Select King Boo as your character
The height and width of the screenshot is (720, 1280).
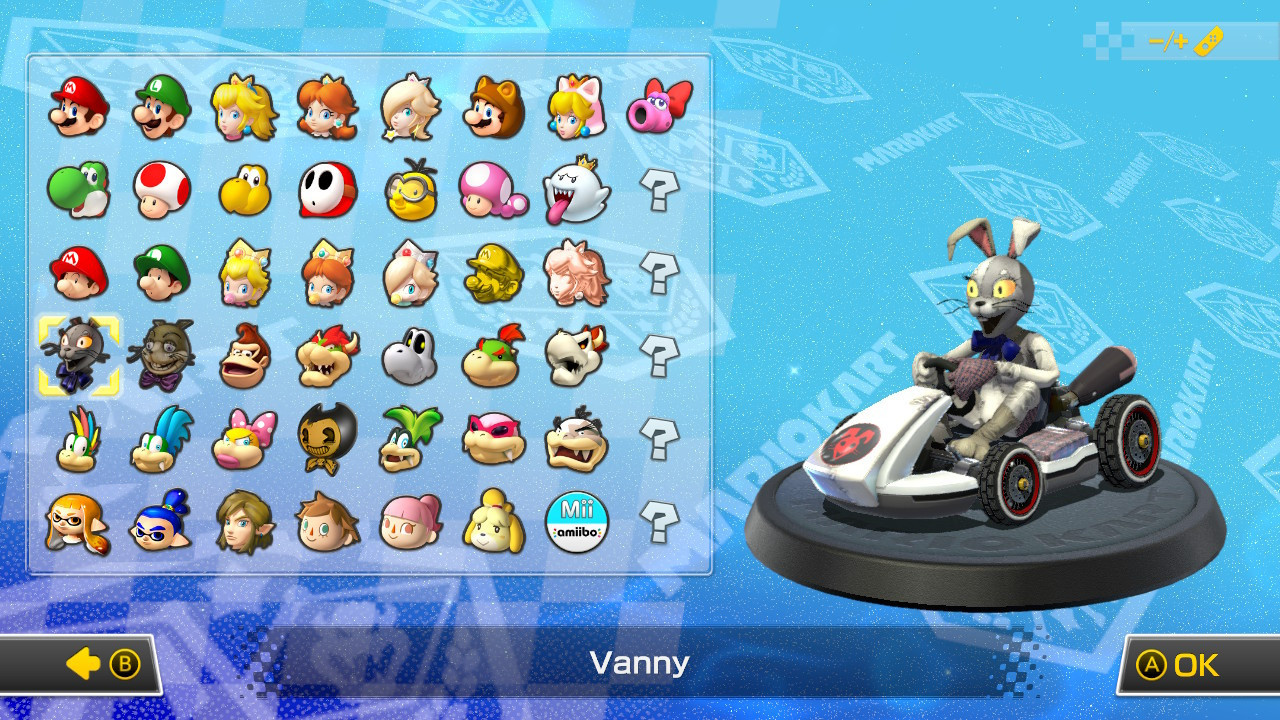click(578, 190)
